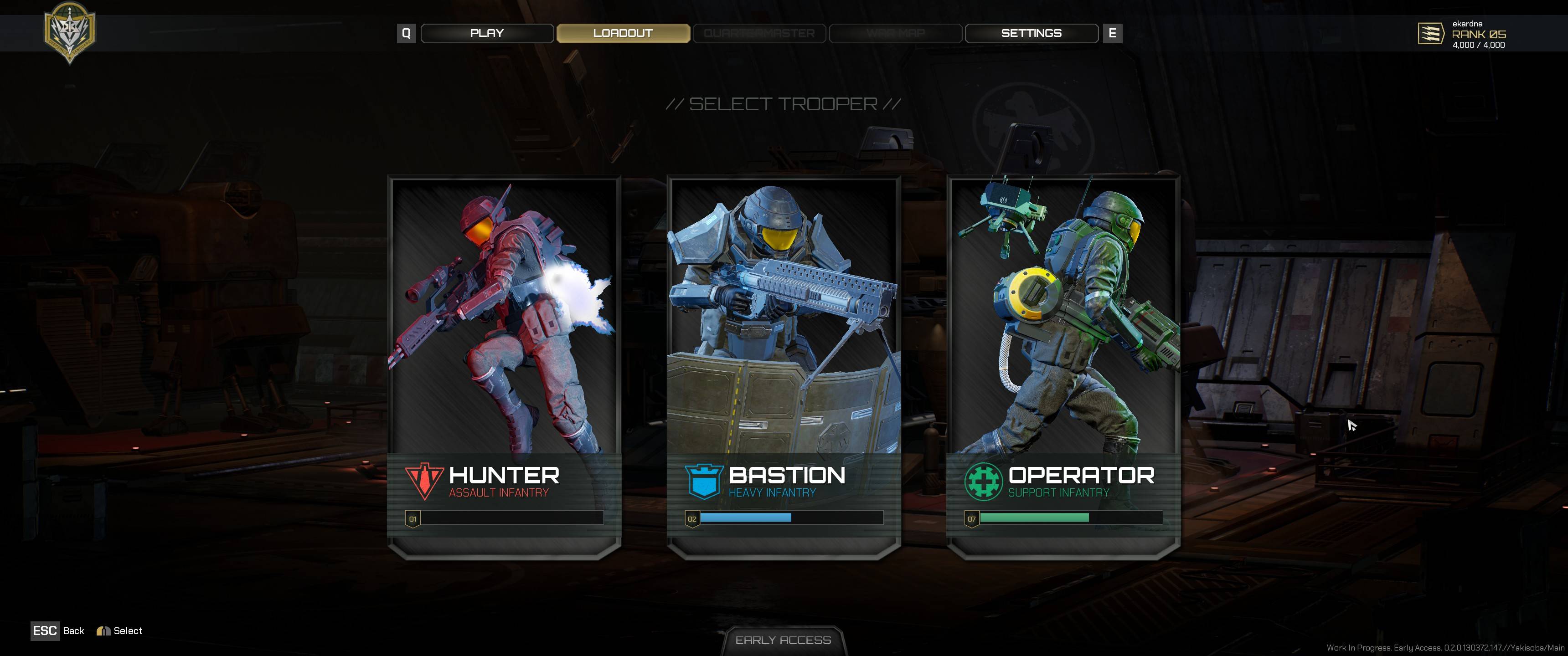1568x656 pixels.
Task: Select the Bastion heavy infantry trooper
Action: (784, 365)
